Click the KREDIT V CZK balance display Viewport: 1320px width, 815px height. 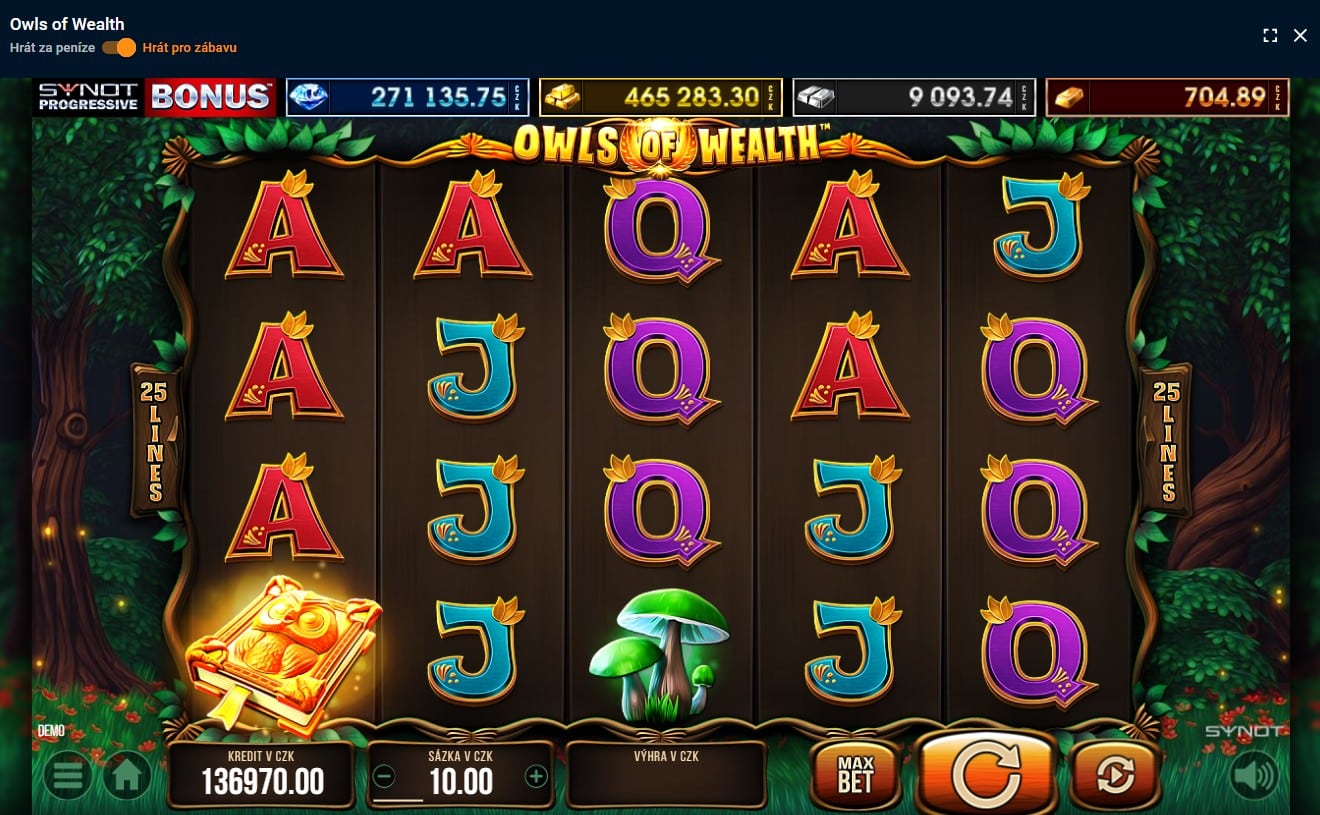click(x=261, y=775)
